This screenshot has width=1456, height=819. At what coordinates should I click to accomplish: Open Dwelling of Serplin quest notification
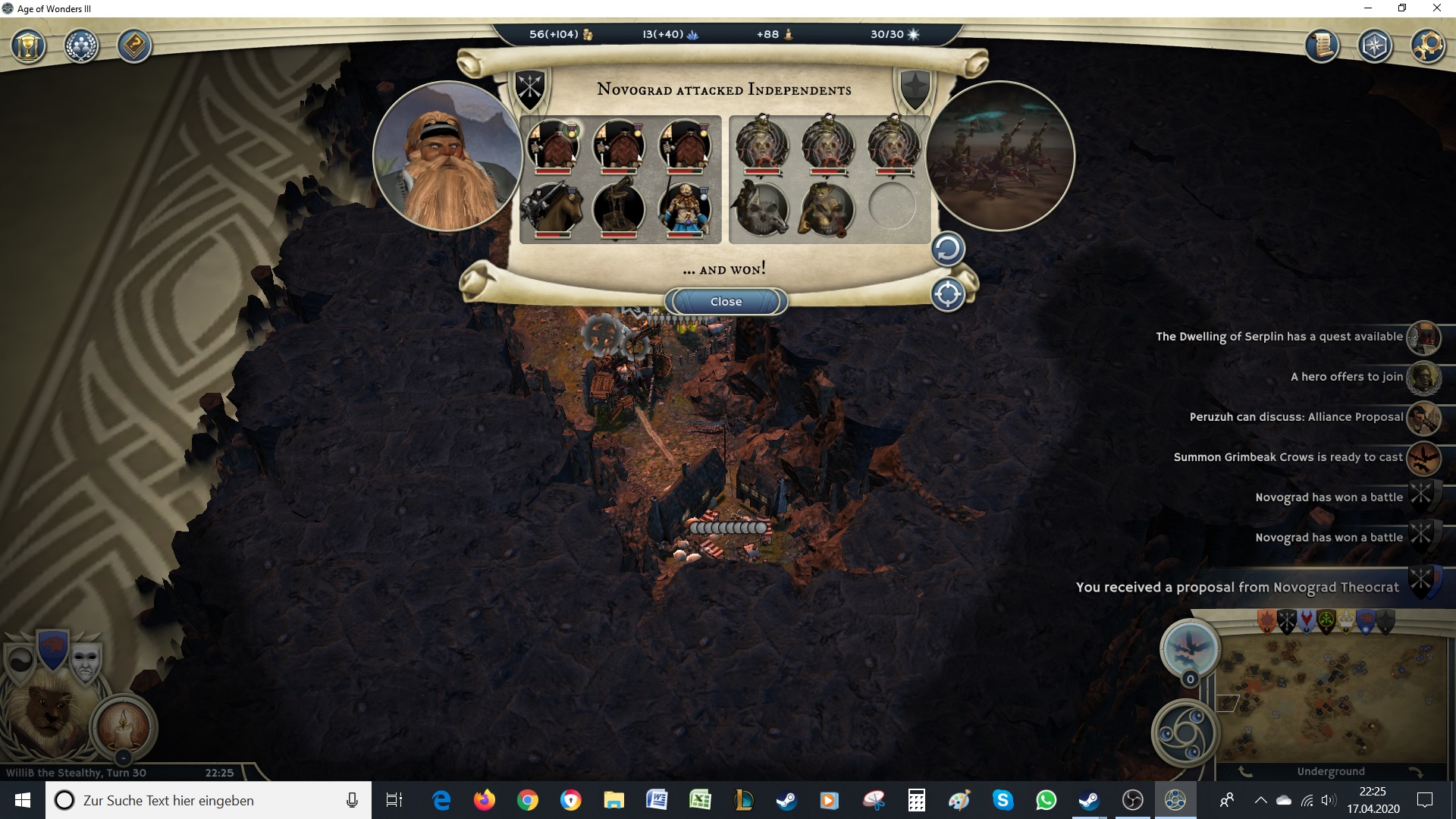pos(1279,337)
